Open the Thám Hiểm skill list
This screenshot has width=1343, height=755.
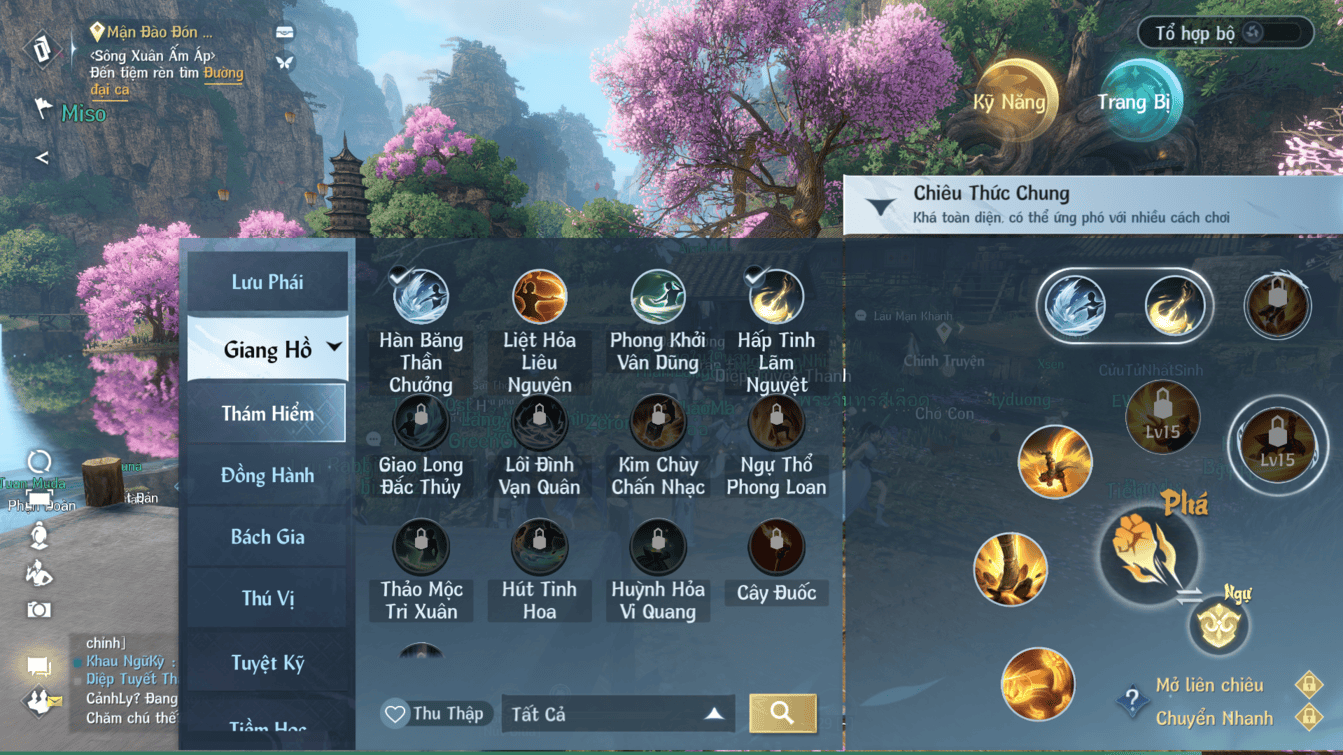tap(267, 413)
